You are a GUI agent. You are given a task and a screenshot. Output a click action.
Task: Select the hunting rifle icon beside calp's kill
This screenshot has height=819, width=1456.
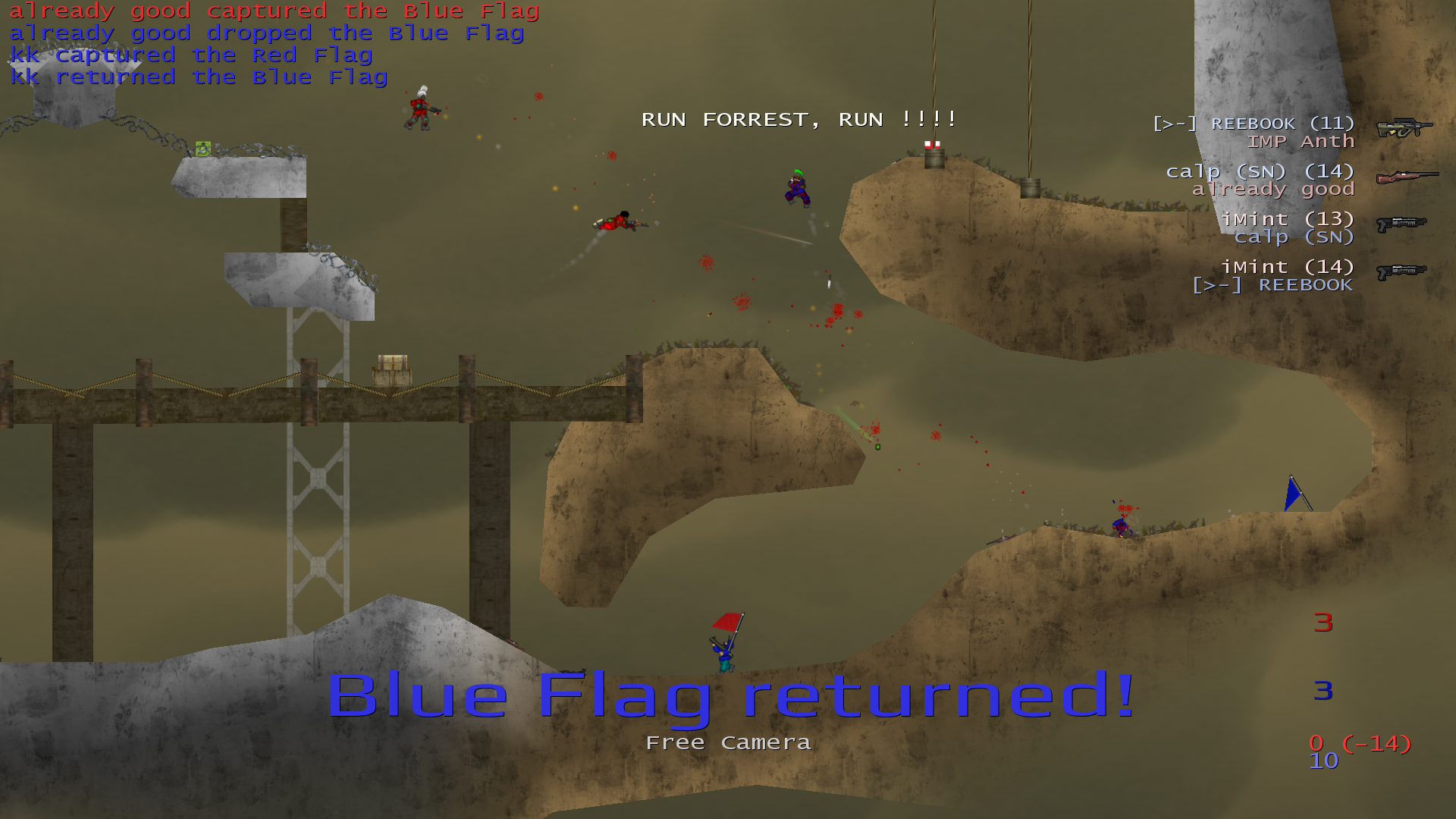(1407, 177)
